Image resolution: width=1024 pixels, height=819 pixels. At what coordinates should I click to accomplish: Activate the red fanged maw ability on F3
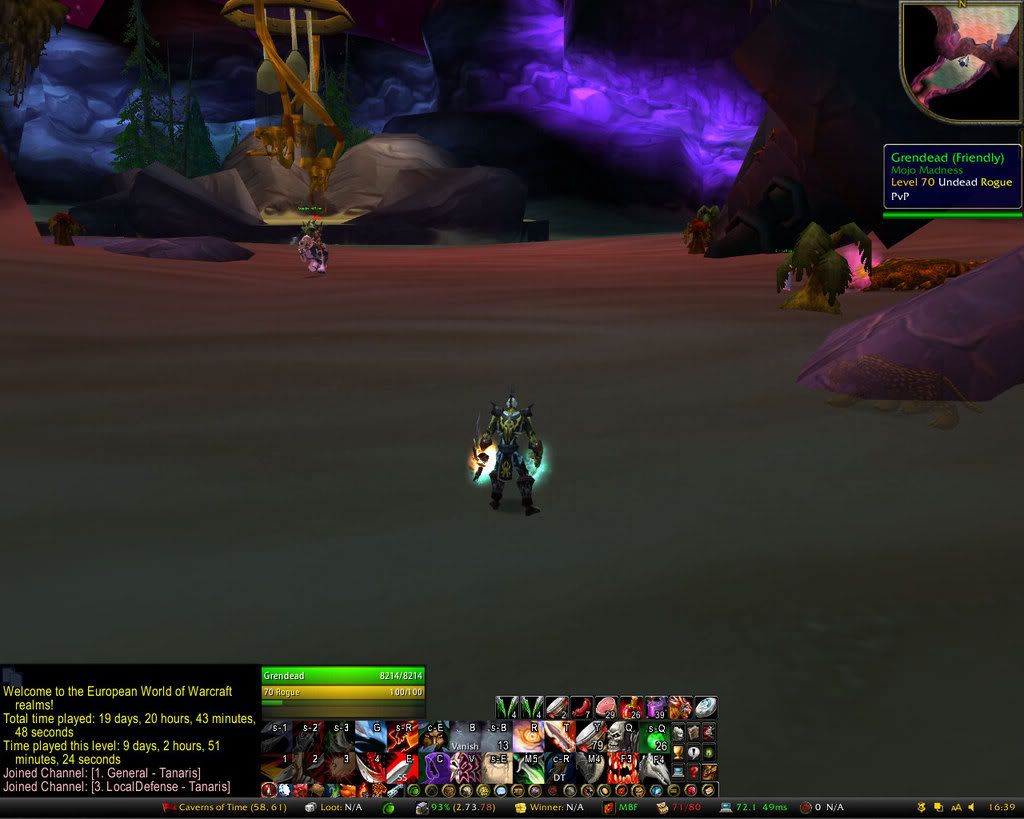click(623, 769)
